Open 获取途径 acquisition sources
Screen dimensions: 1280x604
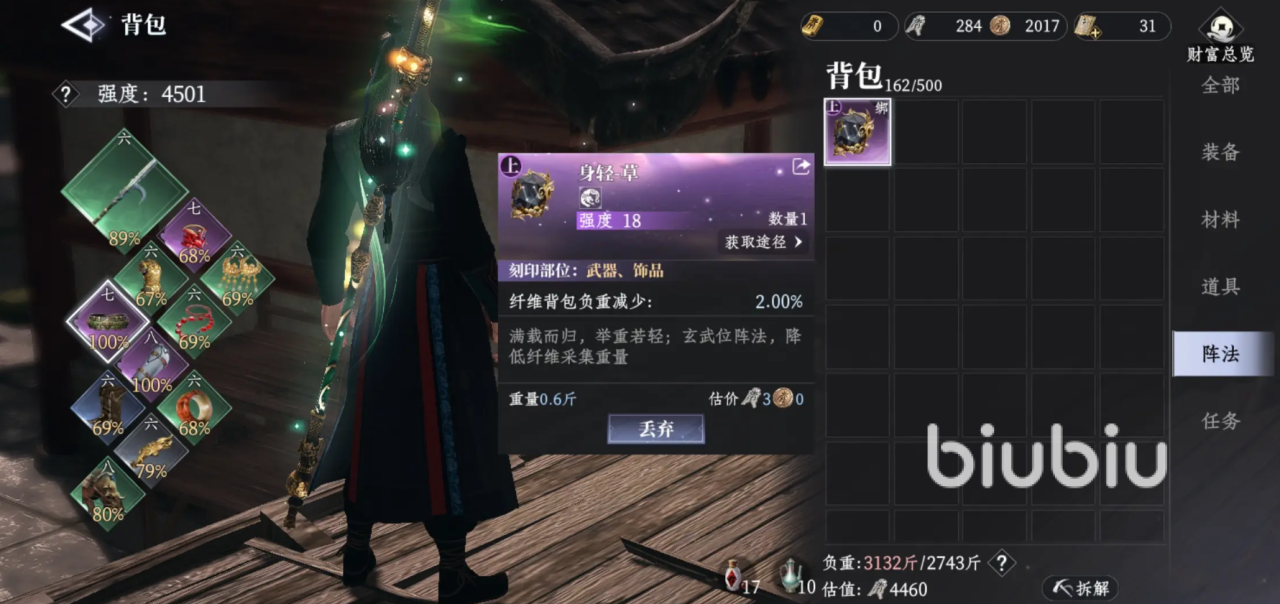coord(764,242)
